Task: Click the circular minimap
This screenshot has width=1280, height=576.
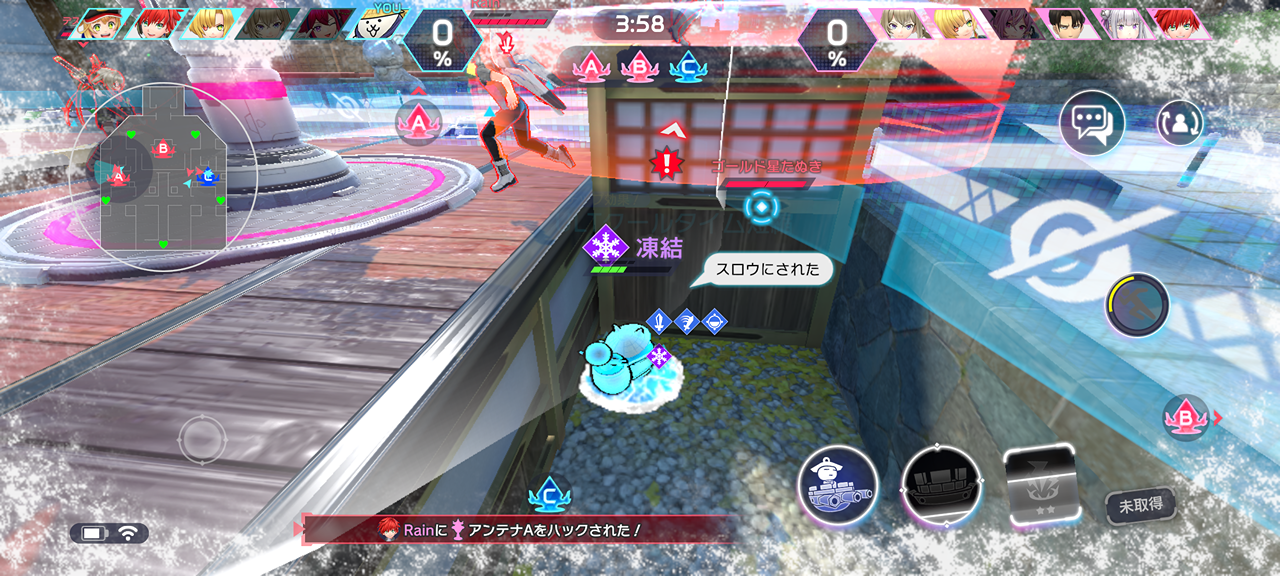Action: pyautogui.click(x=165, y=176)
